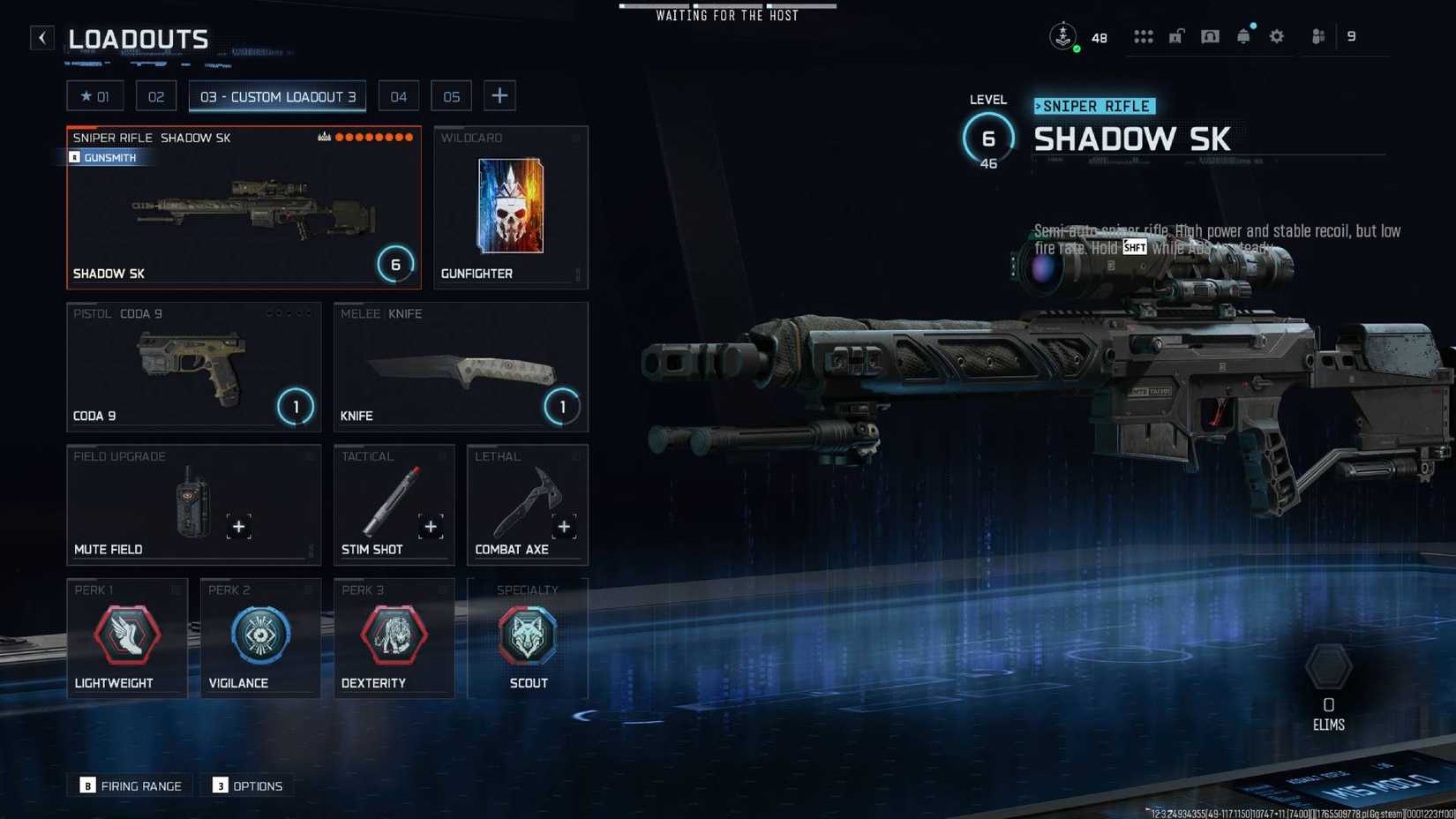1456x819 pixels.
Task: Expand the Tactical slot plus icon
Action: [x=431, y=526]
